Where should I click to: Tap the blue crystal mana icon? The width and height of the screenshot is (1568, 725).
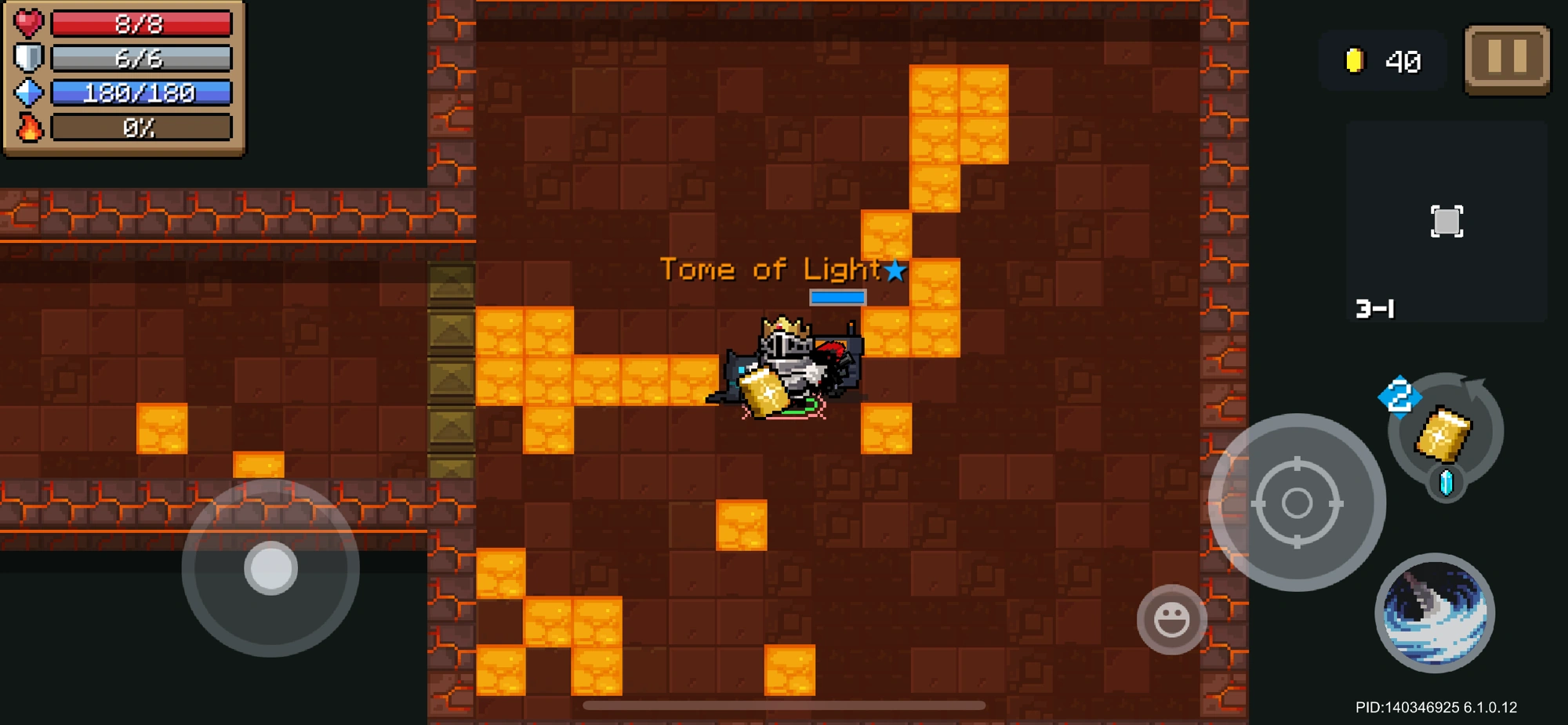(28, 92)
